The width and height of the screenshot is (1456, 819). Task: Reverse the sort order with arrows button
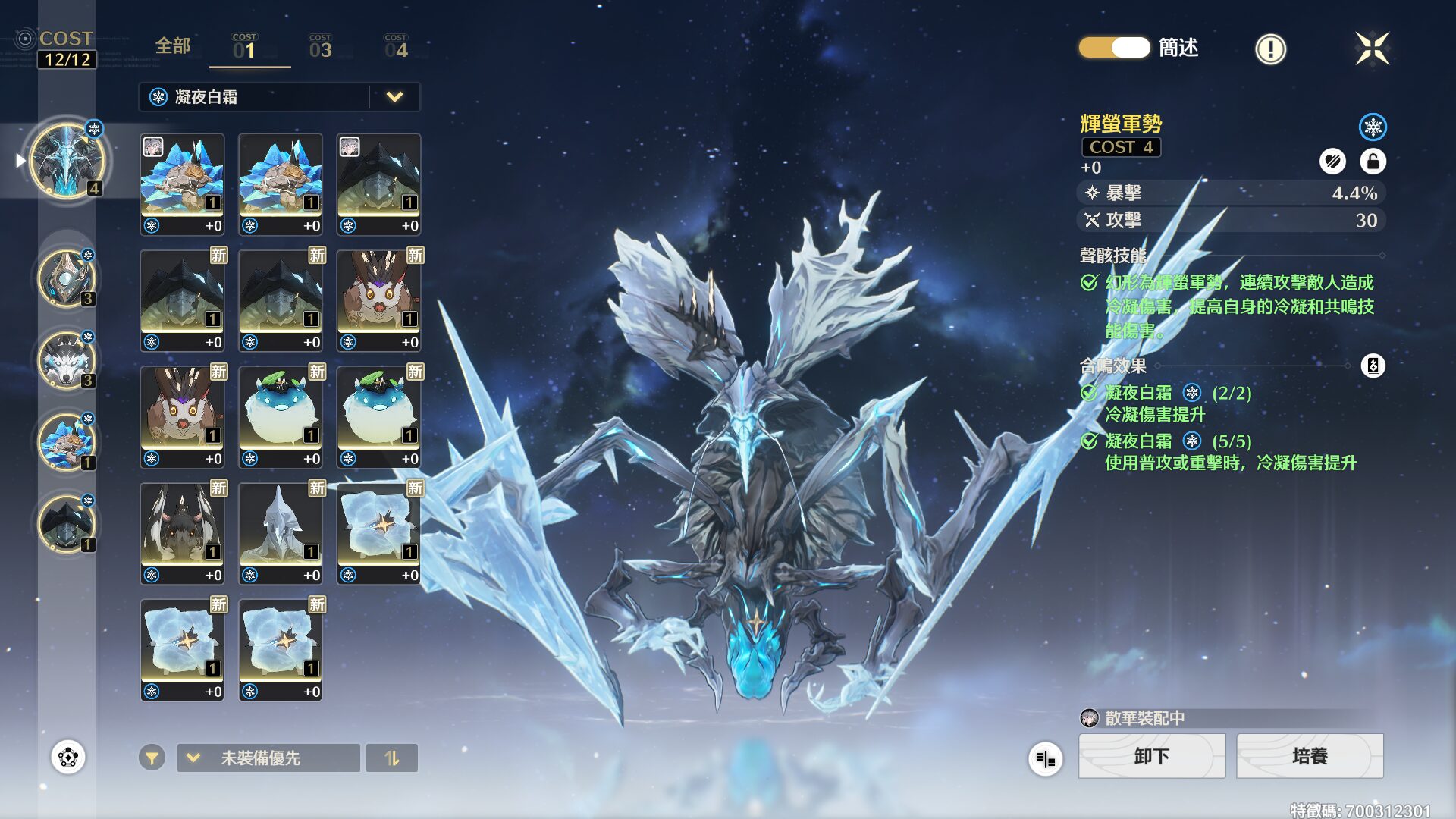tap(391, 758)
